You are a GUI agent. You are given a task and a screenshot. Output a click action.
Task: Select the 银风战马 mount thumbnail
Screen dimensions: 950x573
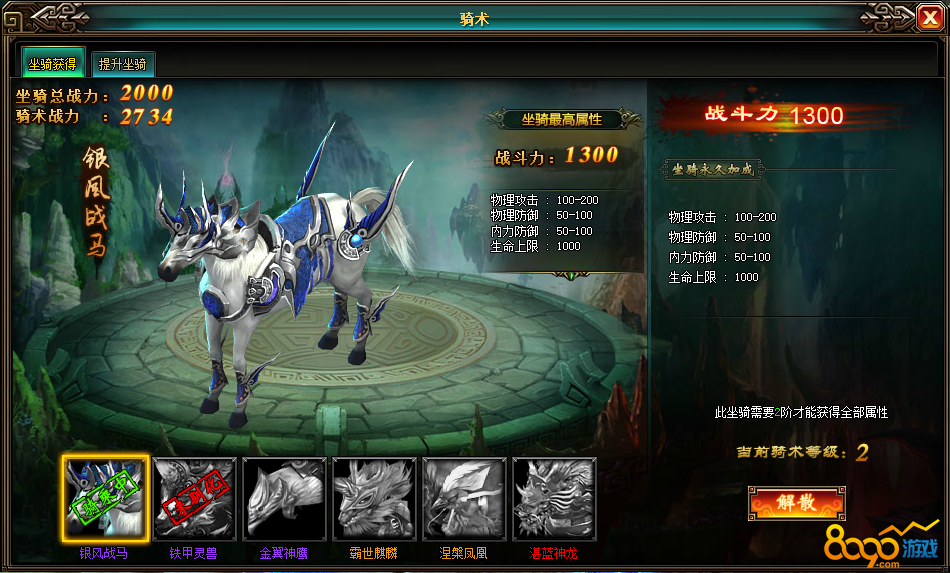point(105,498)
